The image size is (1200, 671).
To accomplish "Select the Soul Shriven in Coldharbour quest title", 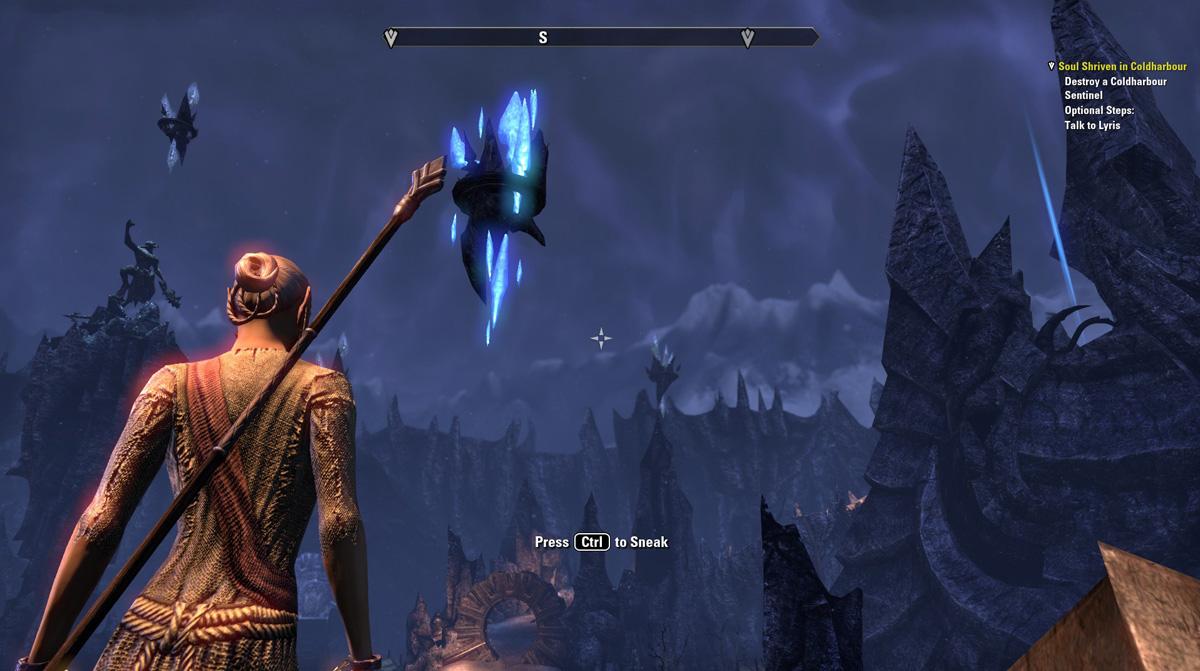I will [1122, 66].
